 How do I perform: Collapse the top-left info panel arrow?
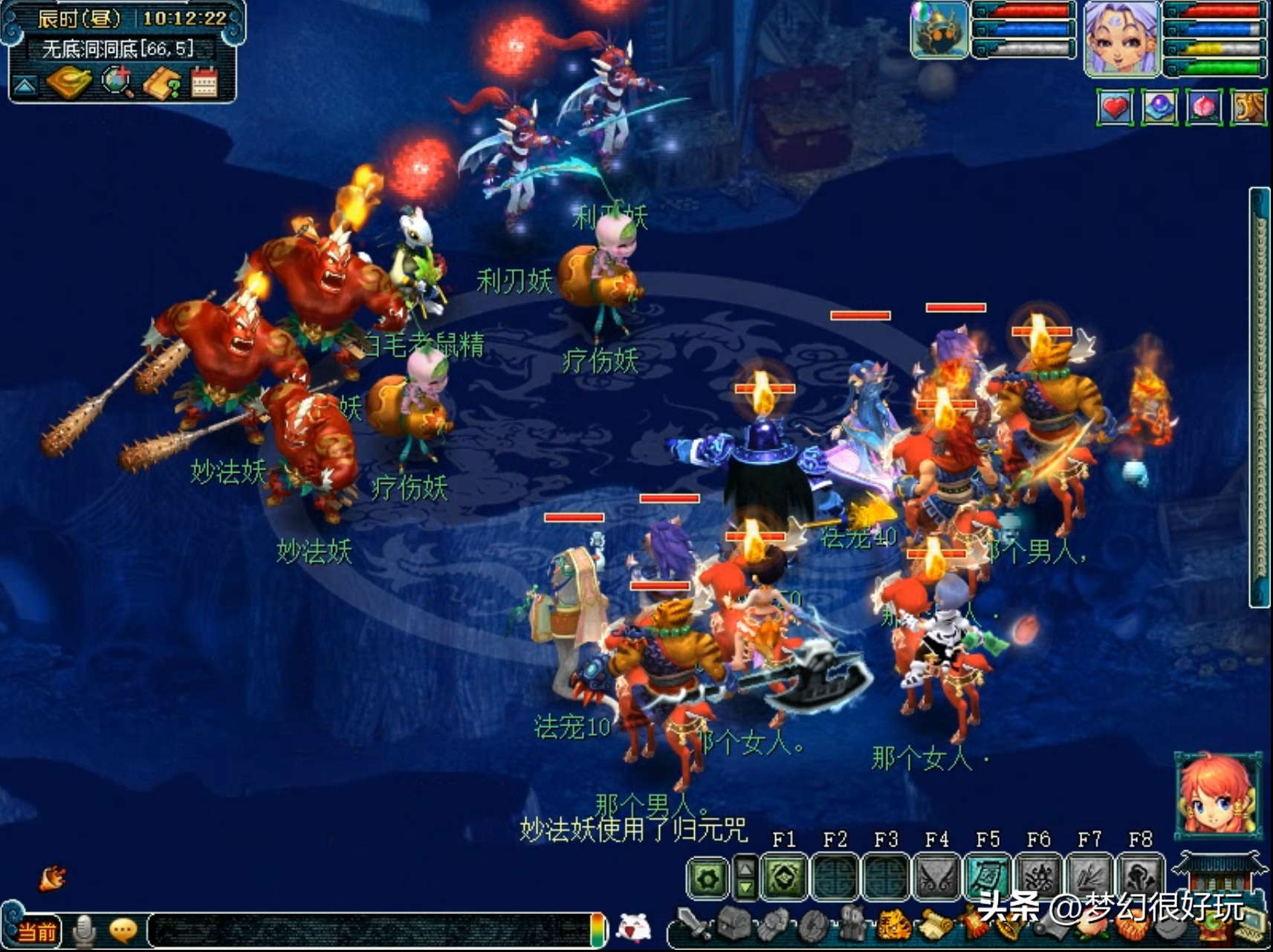24,85
